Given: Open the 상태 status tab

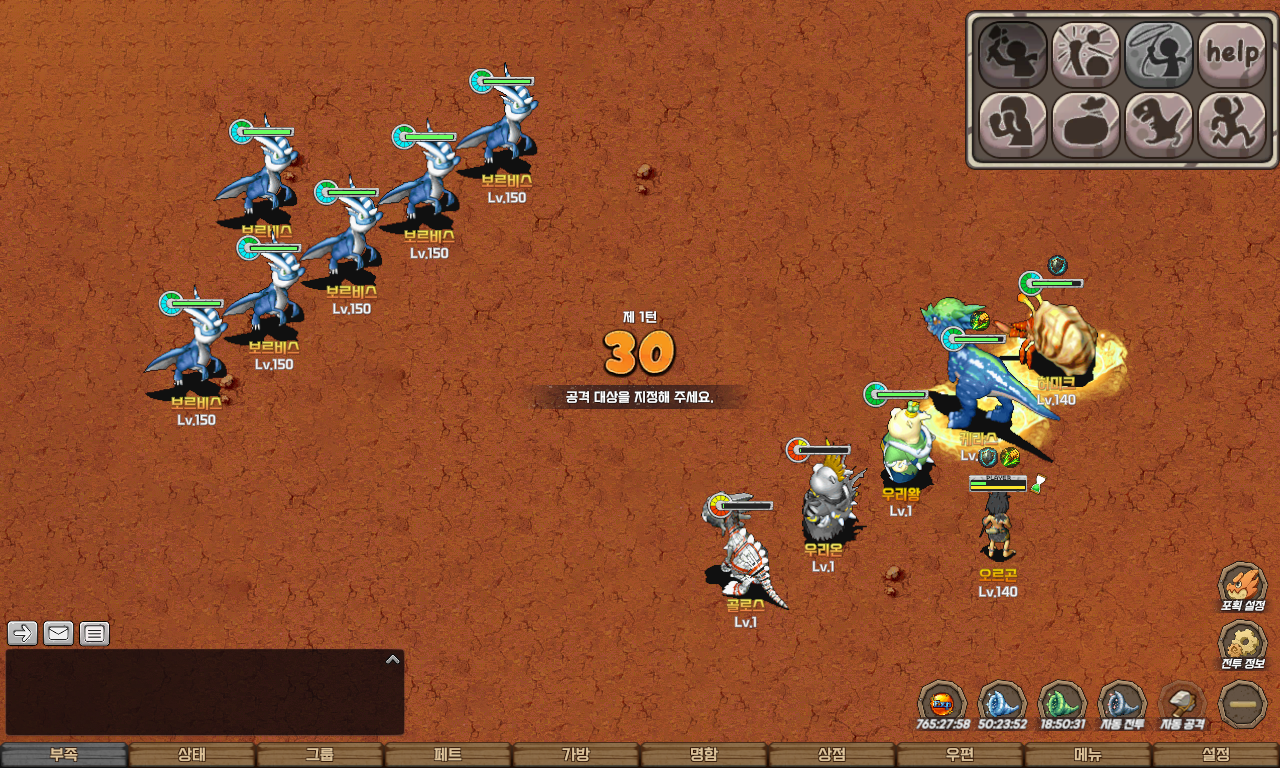Looking at the screenshot, I should [192, 755].
